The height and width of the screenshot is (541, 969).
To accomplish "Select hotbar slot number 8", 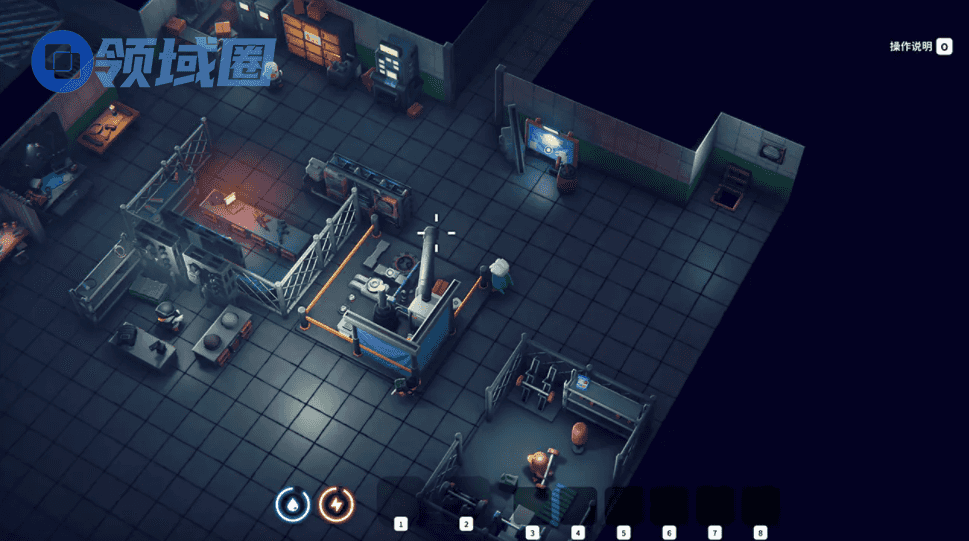I will point(760,505).
